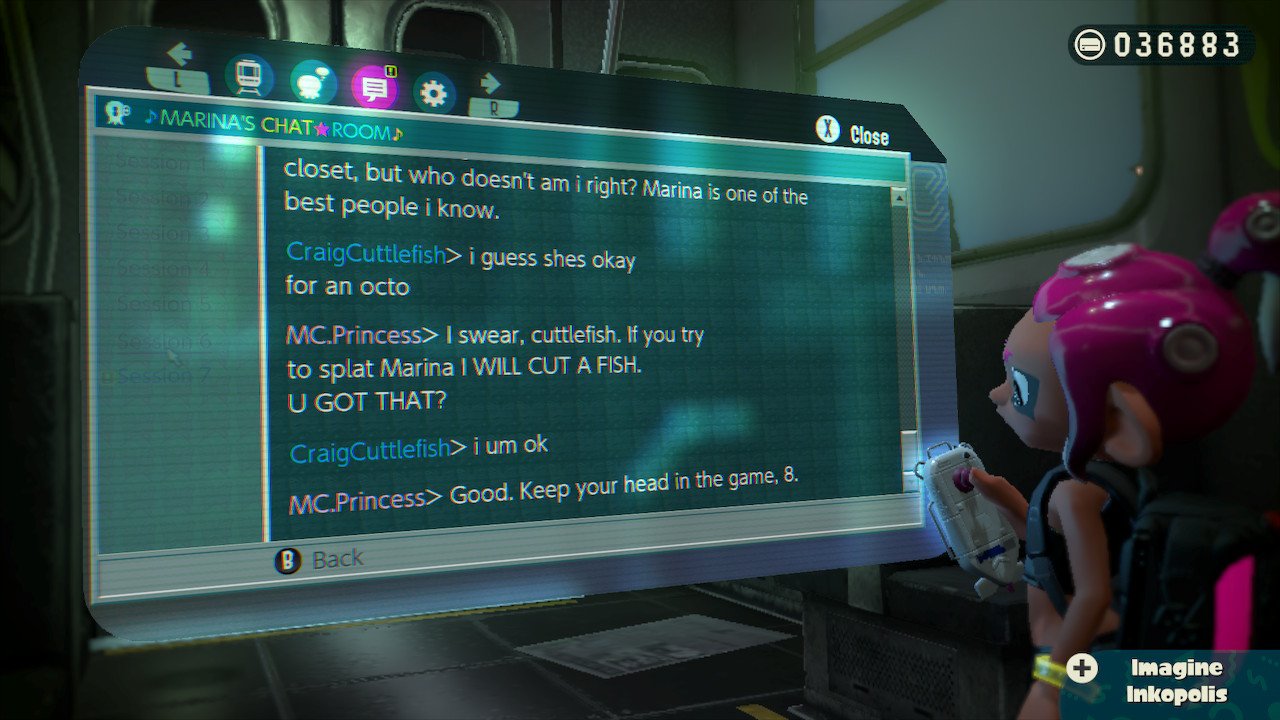
Task: View Session 4 chat log
Action: pos(163,268)
